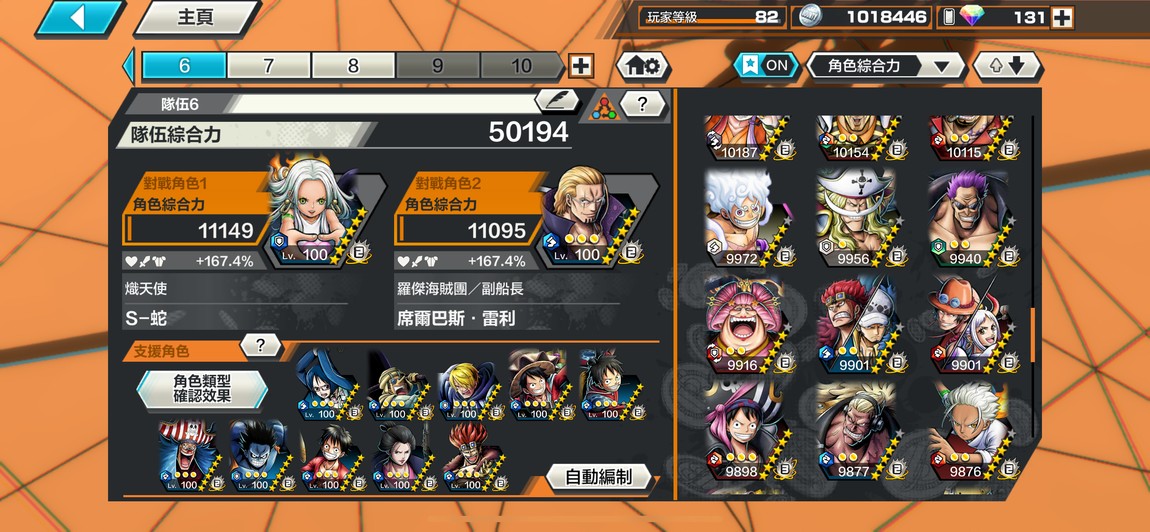Click the 角色類型確認效果 button
Viewport: 1150px width, 532px height.
[x=203, y=388]
